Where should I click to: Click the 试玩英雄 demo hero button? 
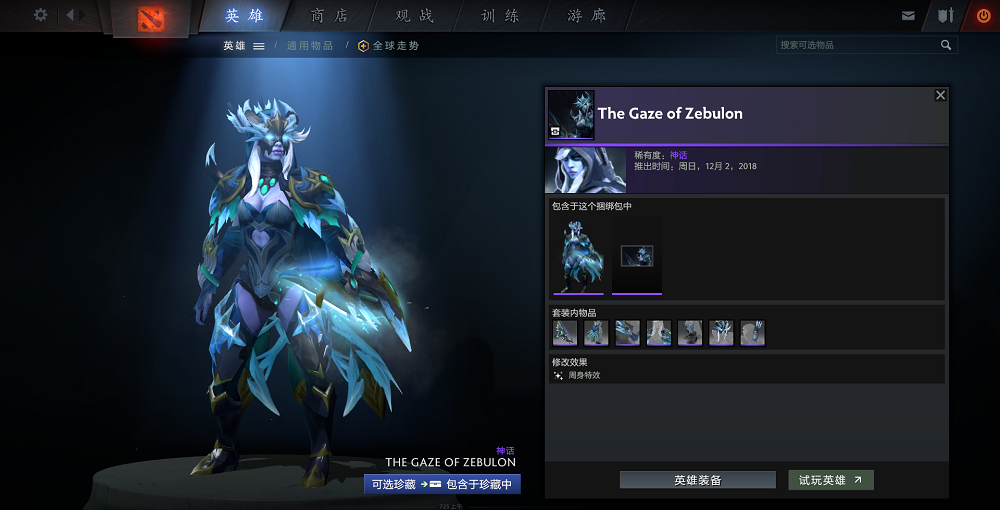point(830,480)
